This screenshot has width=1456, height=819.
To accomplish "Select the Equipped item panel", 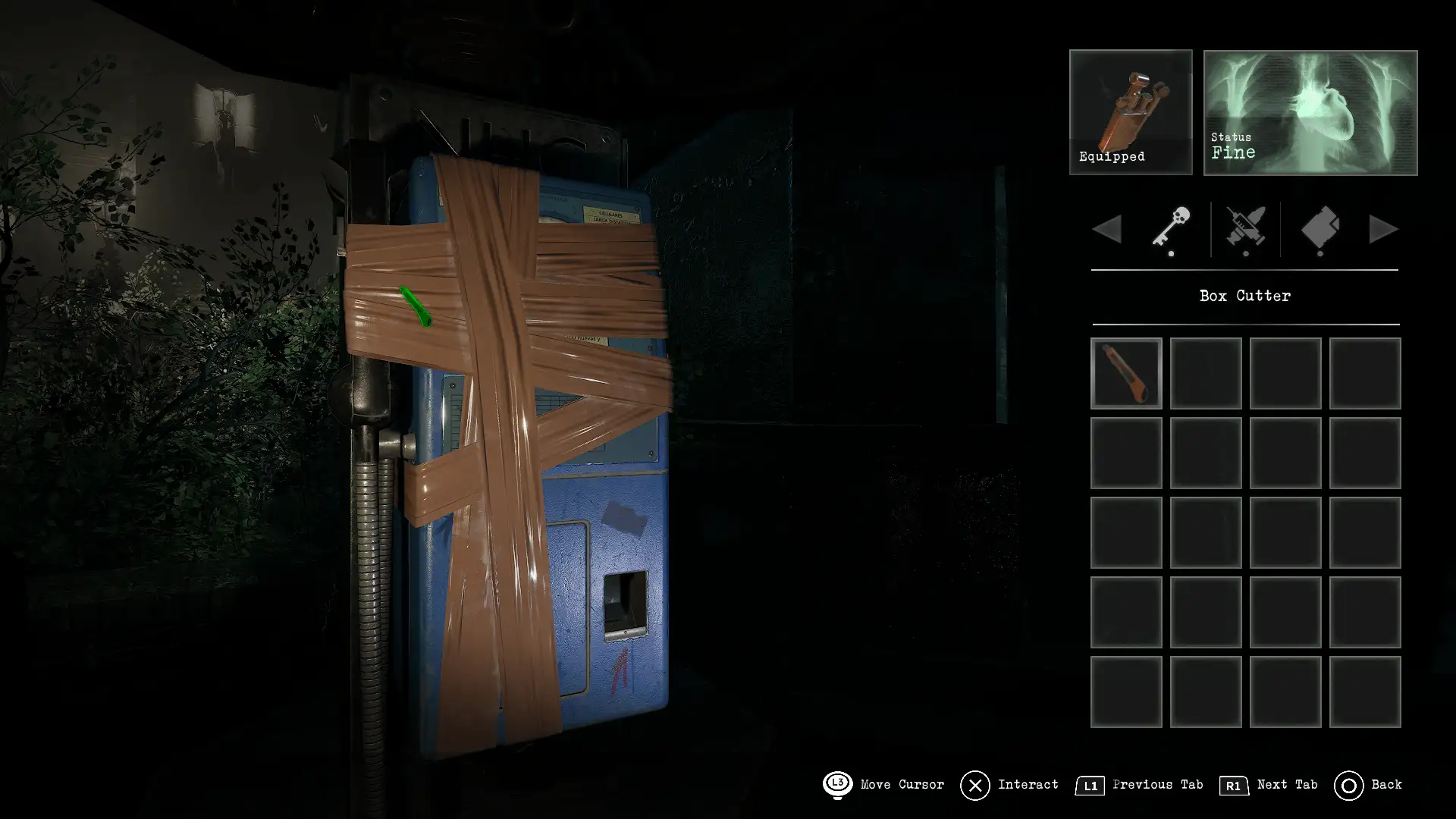I will point(1130,112).
